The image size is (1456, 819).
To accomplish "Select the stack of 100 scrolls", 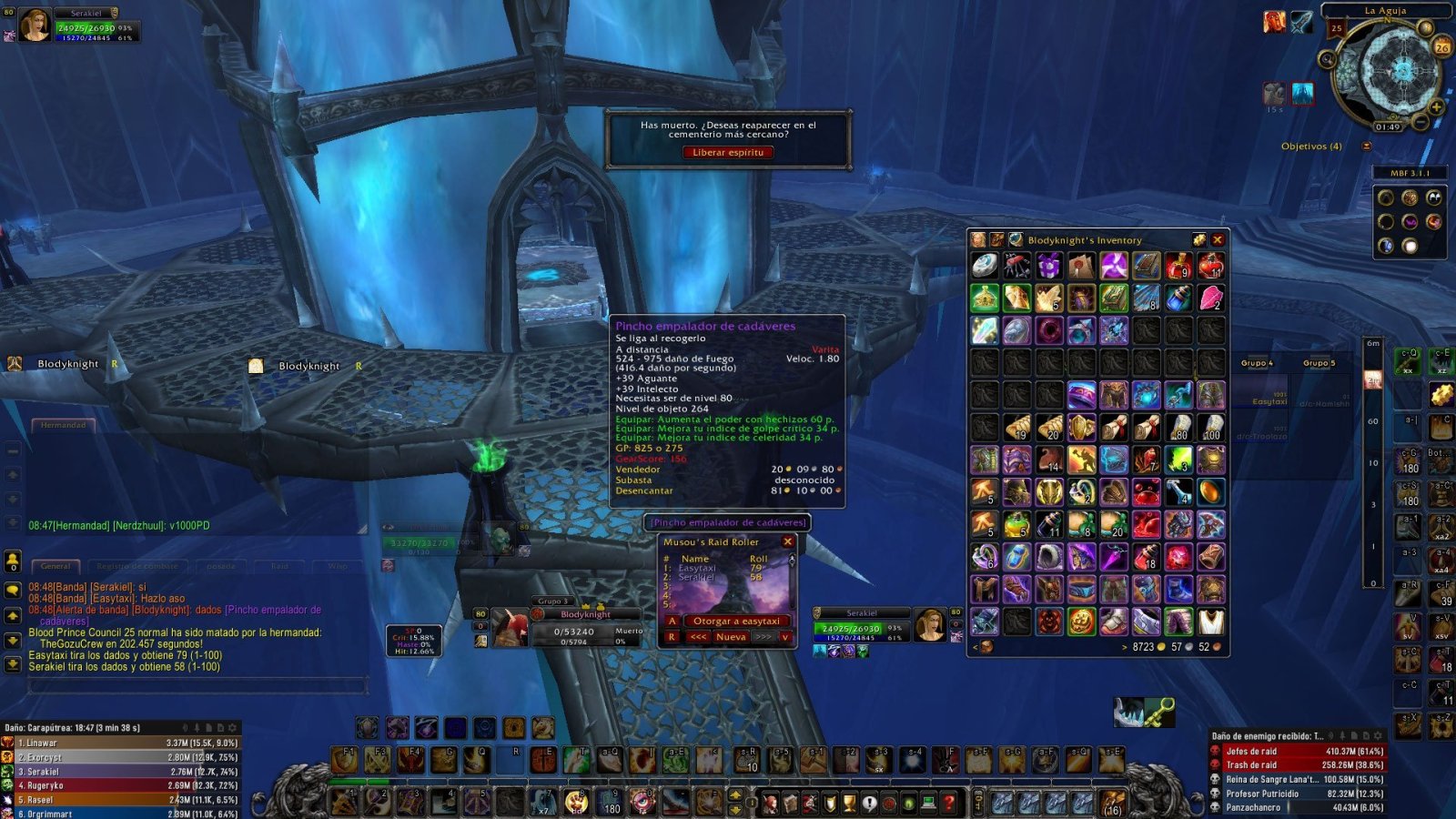I will [x=1210, y=428].
